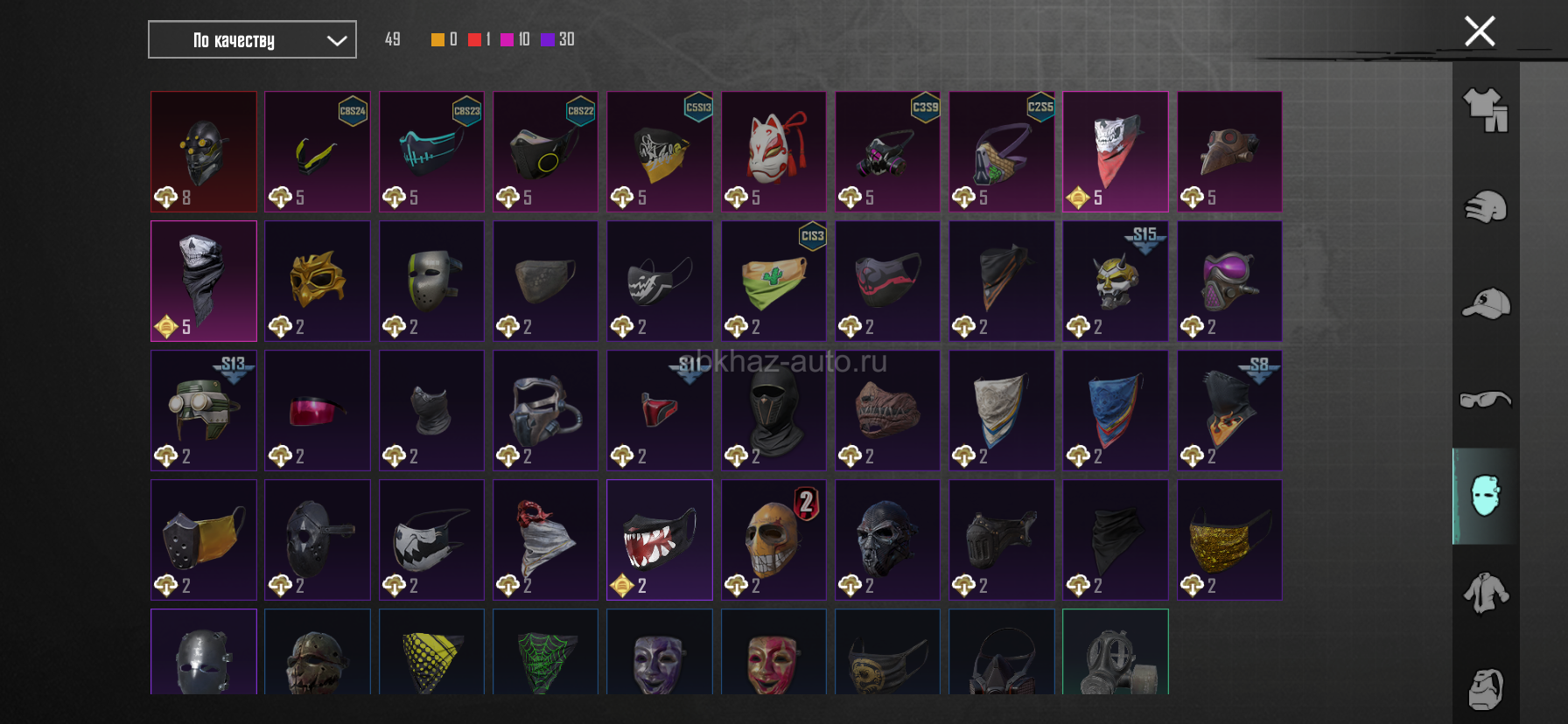Open the 'По качеству' sort dropdown

(252, 40)
